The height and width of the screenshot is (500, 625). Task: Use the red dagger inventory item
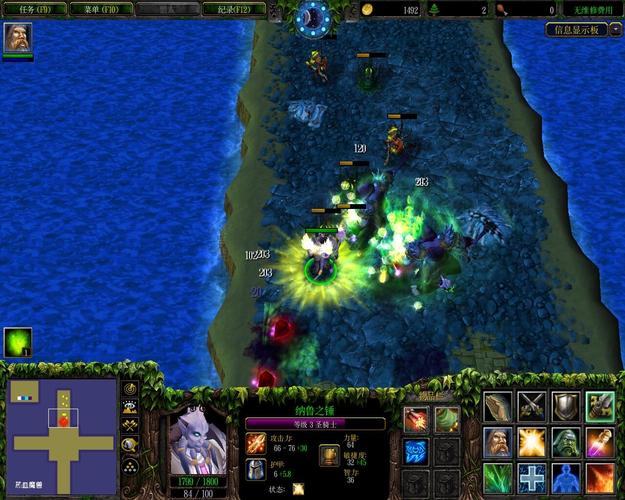(416, 419)
